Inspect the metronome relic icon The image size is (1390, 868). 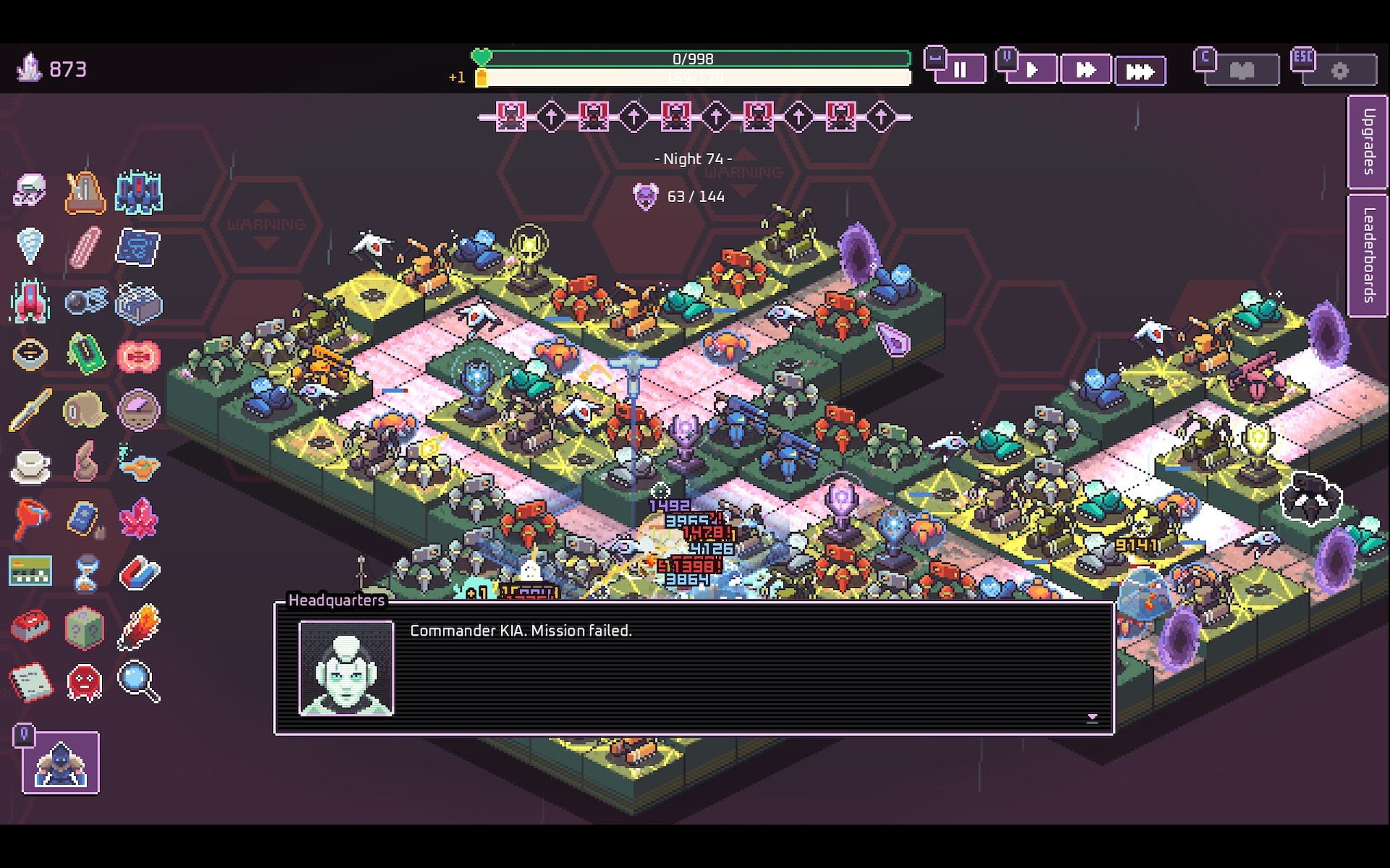click(x=85, y=193)
